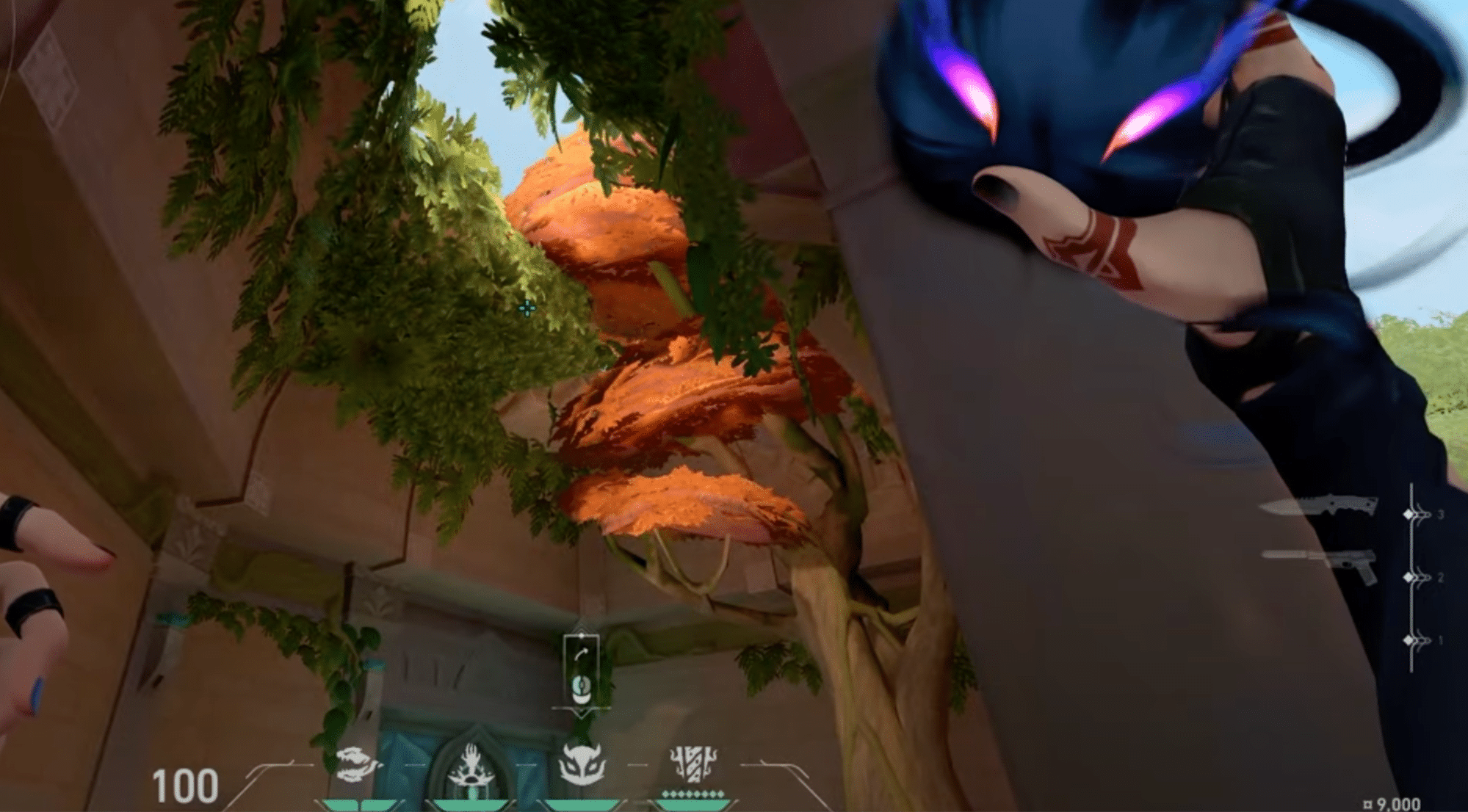Trigger the horned mask ability icon
Screen dimensions: 1468x812
pyautogui.click(x=582, y=764)
